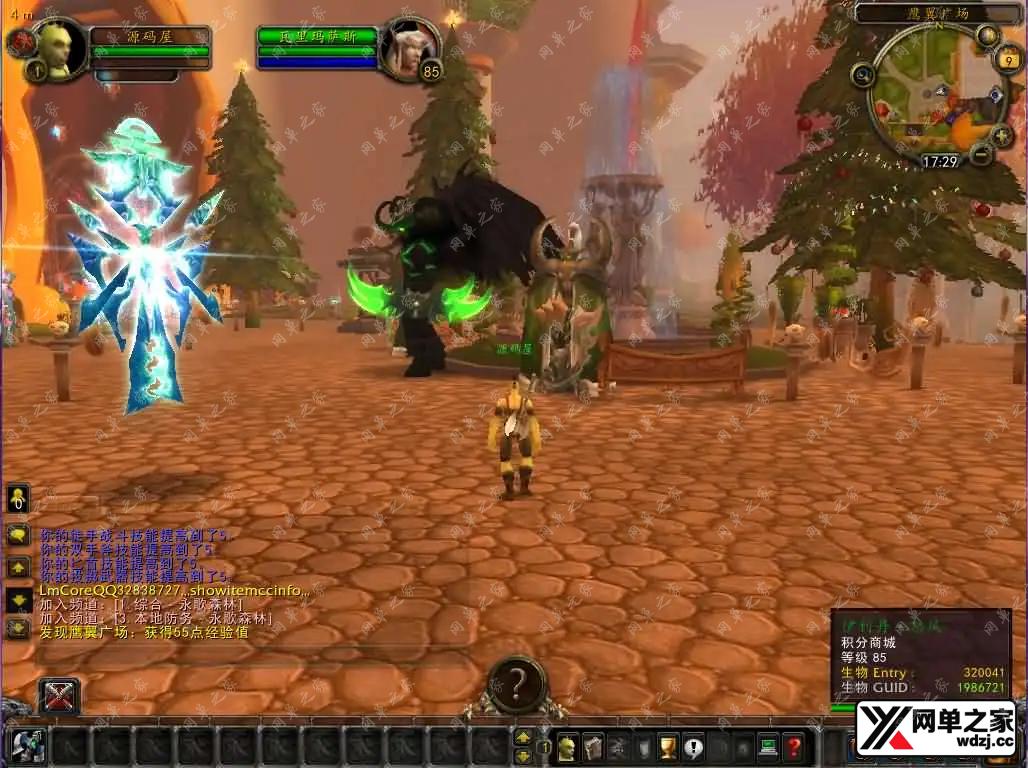Click the 17:29 minimap clock
This screenshot has height=768, width=1028.
click(939, 160)
